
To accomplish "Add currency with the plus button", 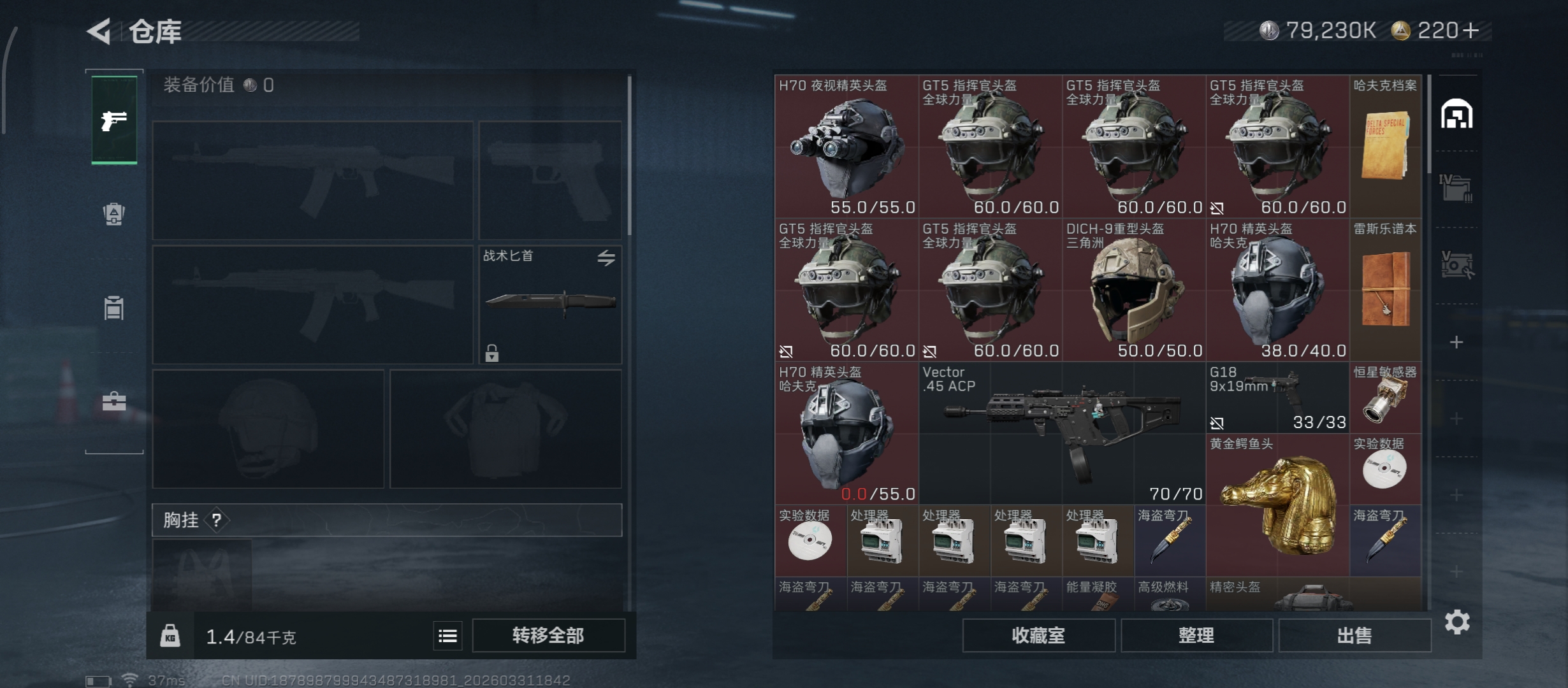I will pyautogui.click(x=1471, y=31).
